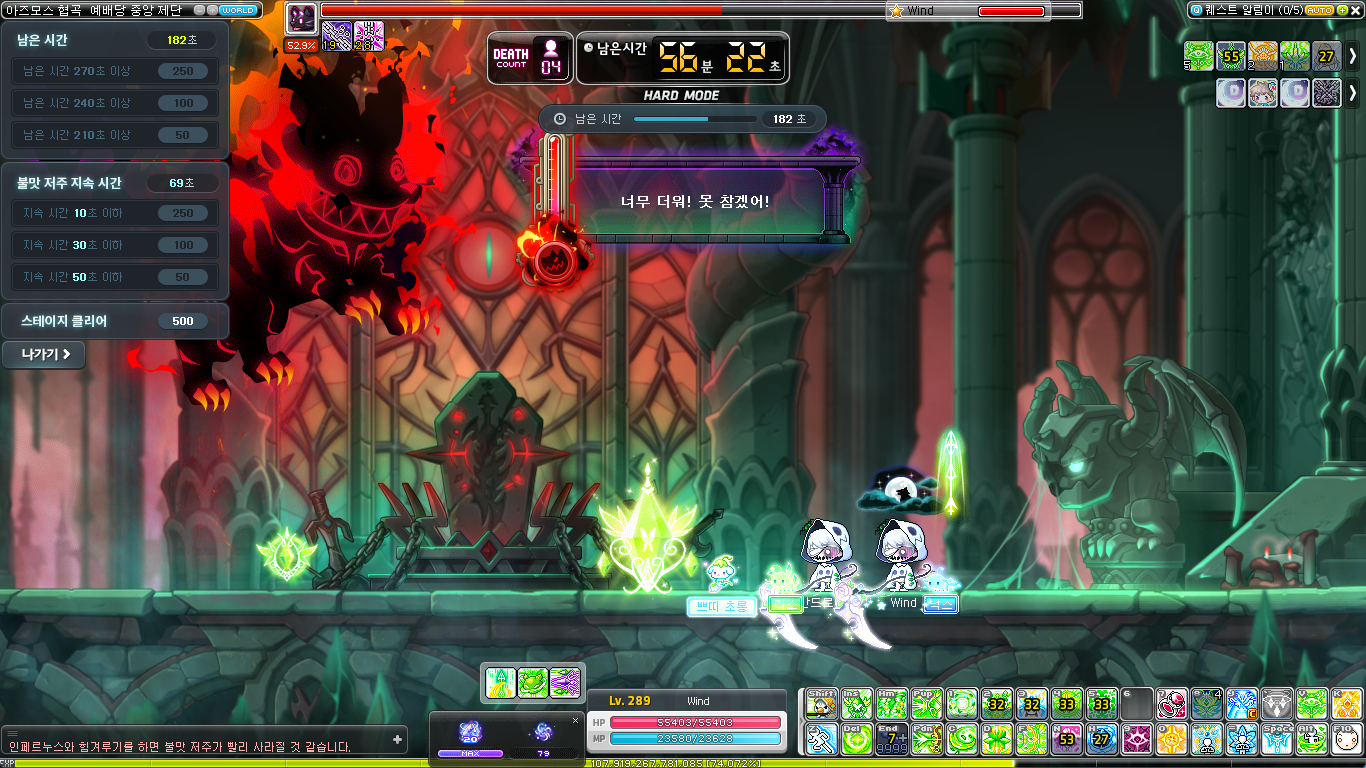Screen dimensions: 1366x768
Task: Click the 나가기 exit button
Action: click(43, 354)
